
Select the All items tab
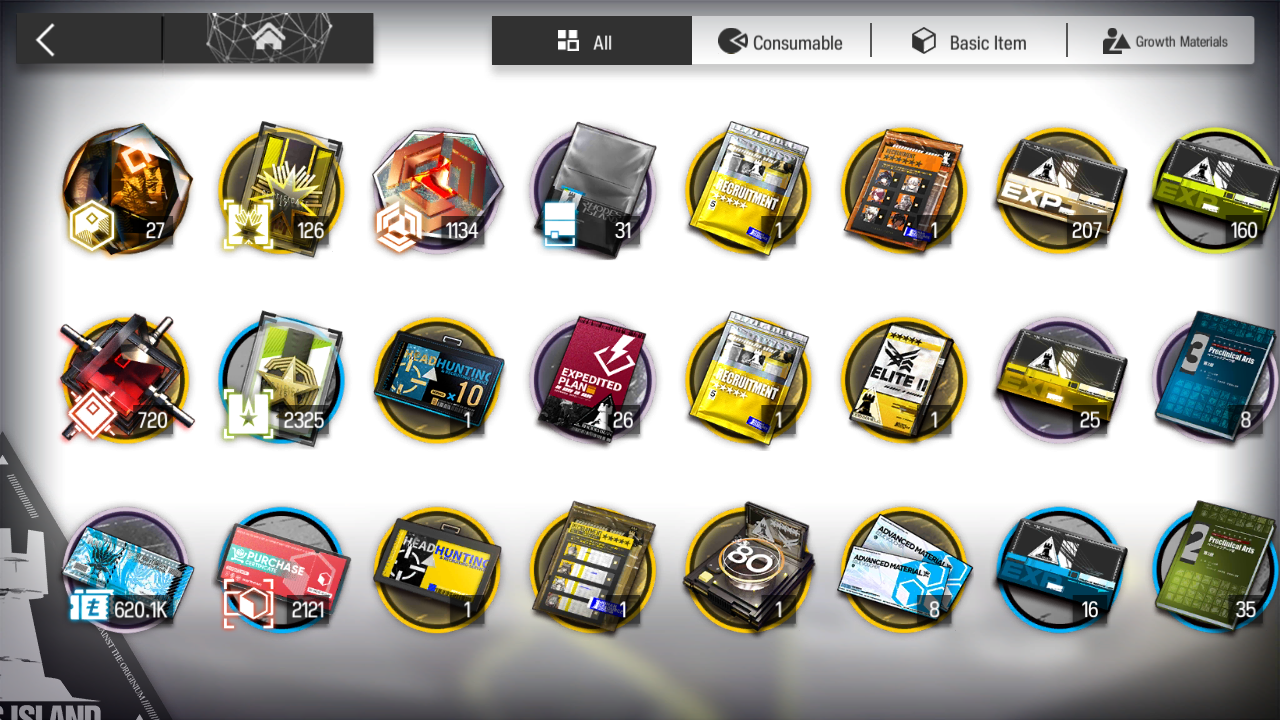tap(591, 42)
